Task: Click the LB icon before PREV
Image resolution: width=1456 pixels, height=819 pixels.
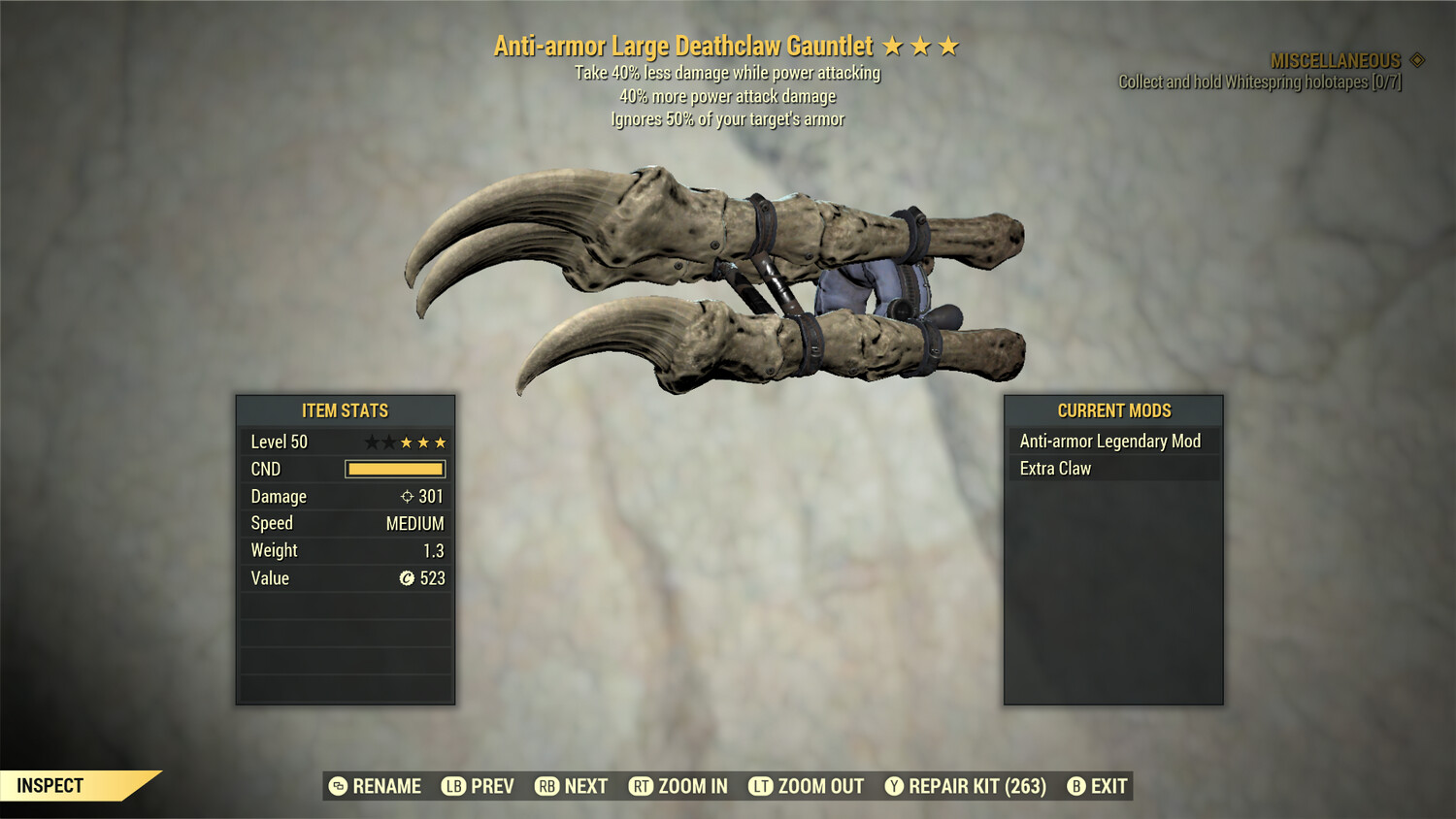Action: [x=452, y=786]
